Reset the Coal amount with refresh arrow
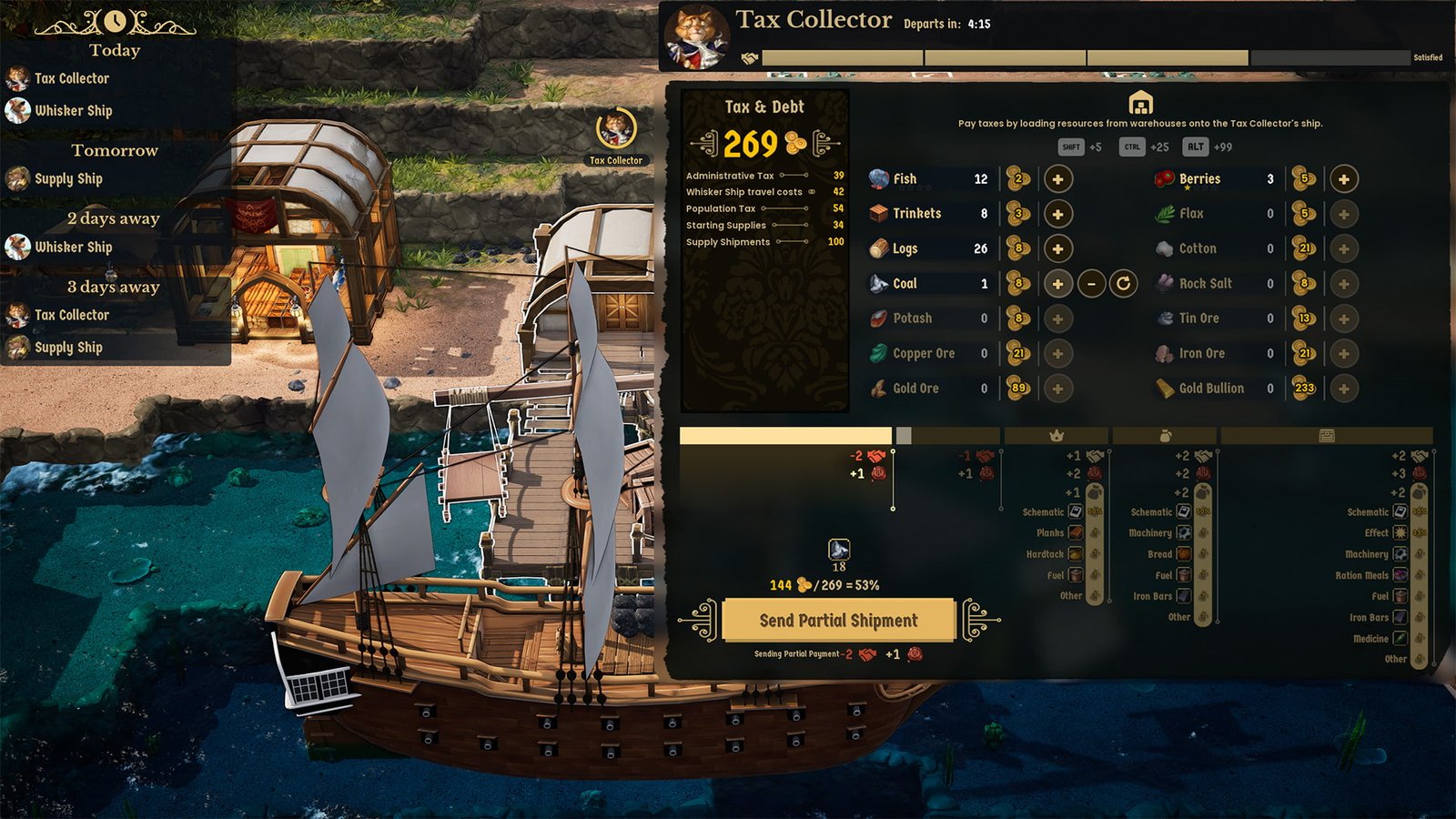 (x=1124, y=284)
